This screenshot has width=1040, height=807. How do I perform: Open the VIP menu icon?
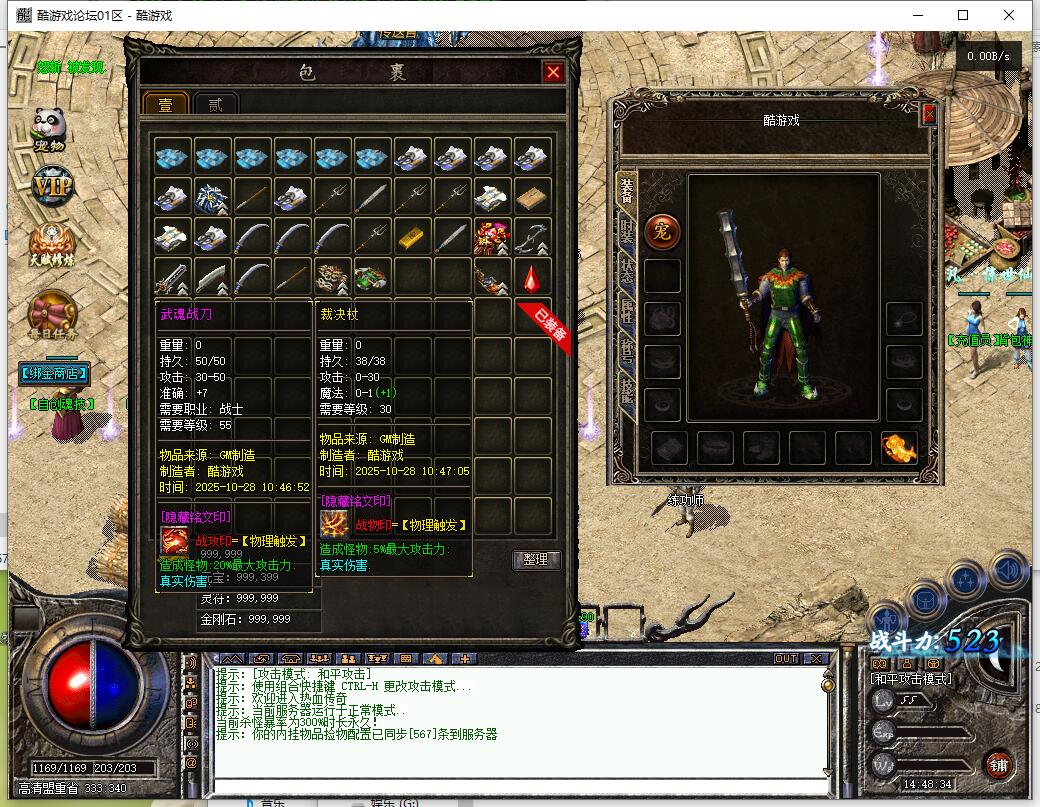pos(52,186)
